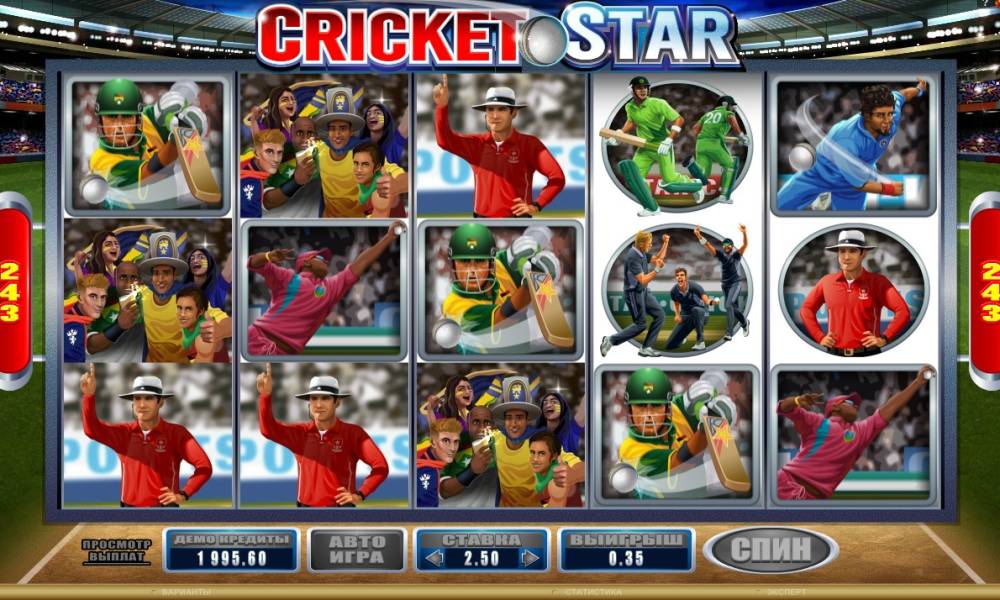Decrease the bet with the left arrow
Image resolution: width=1000 pixels, height=600 pixels.
pos(434,558)
